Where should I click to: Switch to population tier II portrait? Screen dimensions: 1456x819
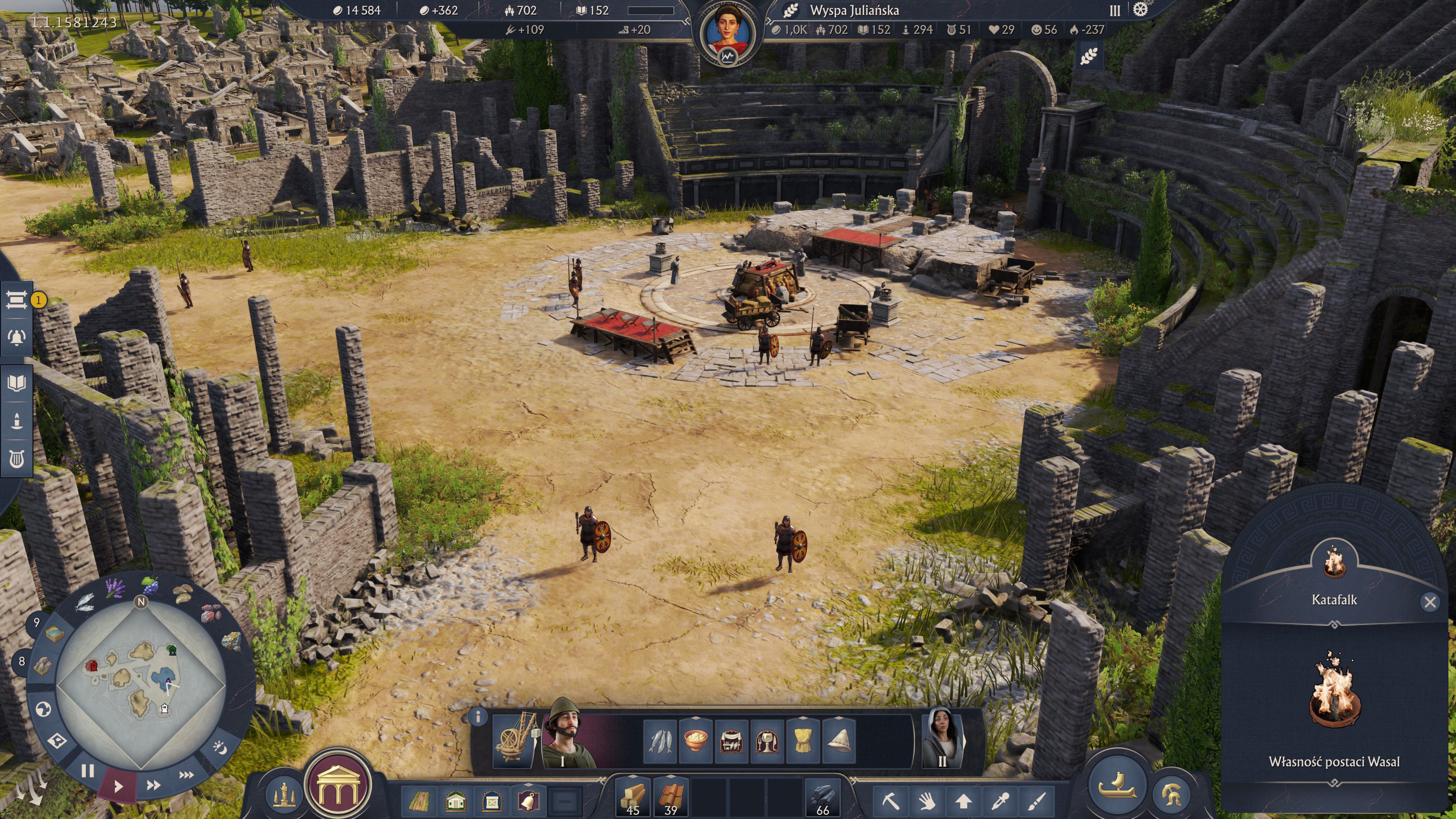pyautogui.click(x=941, y=738)
